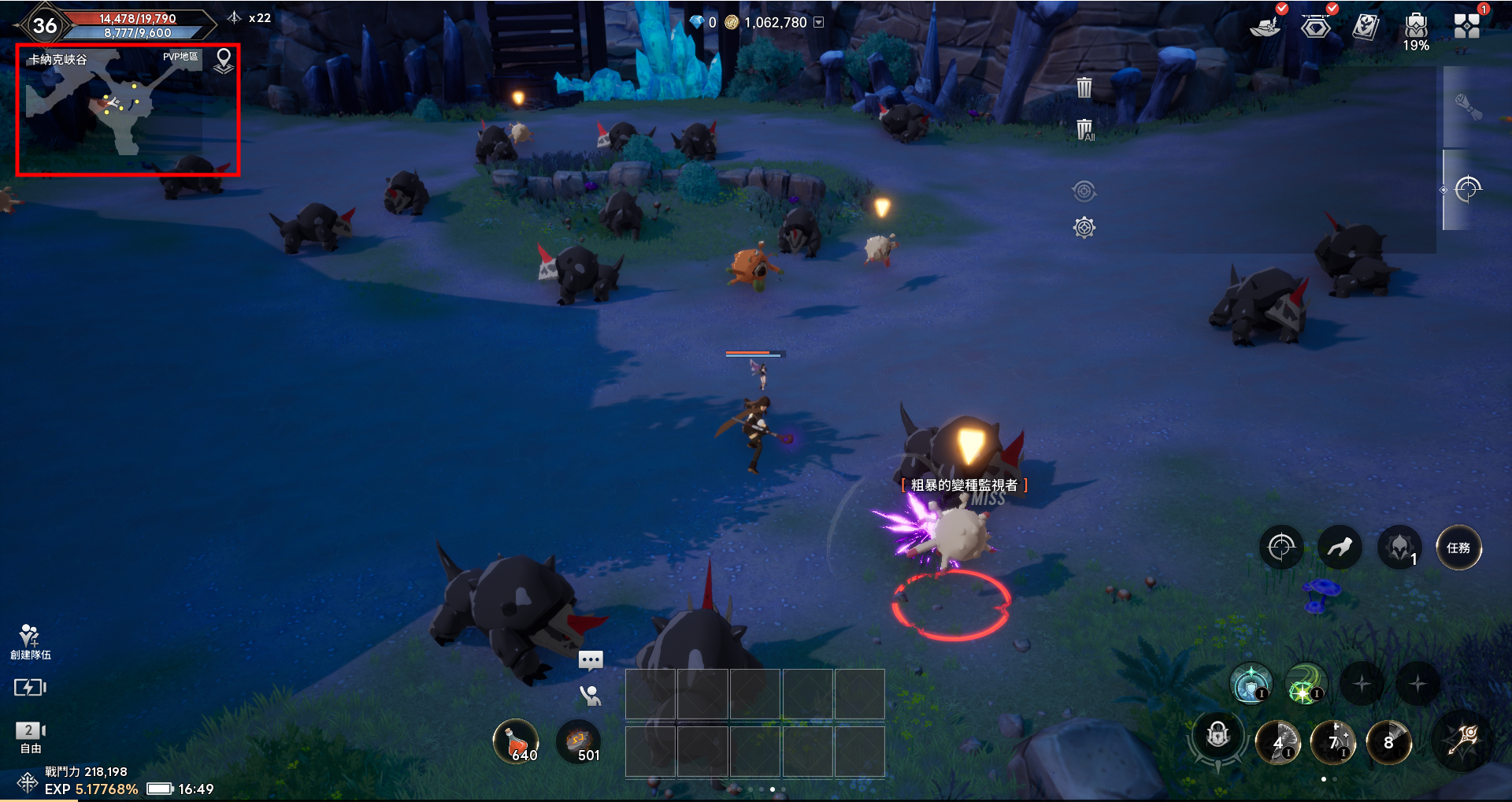Viewport: 1512px width, 802px height.
Task: Open the helmet gear icon button
Action: (x=1399, y=548)
